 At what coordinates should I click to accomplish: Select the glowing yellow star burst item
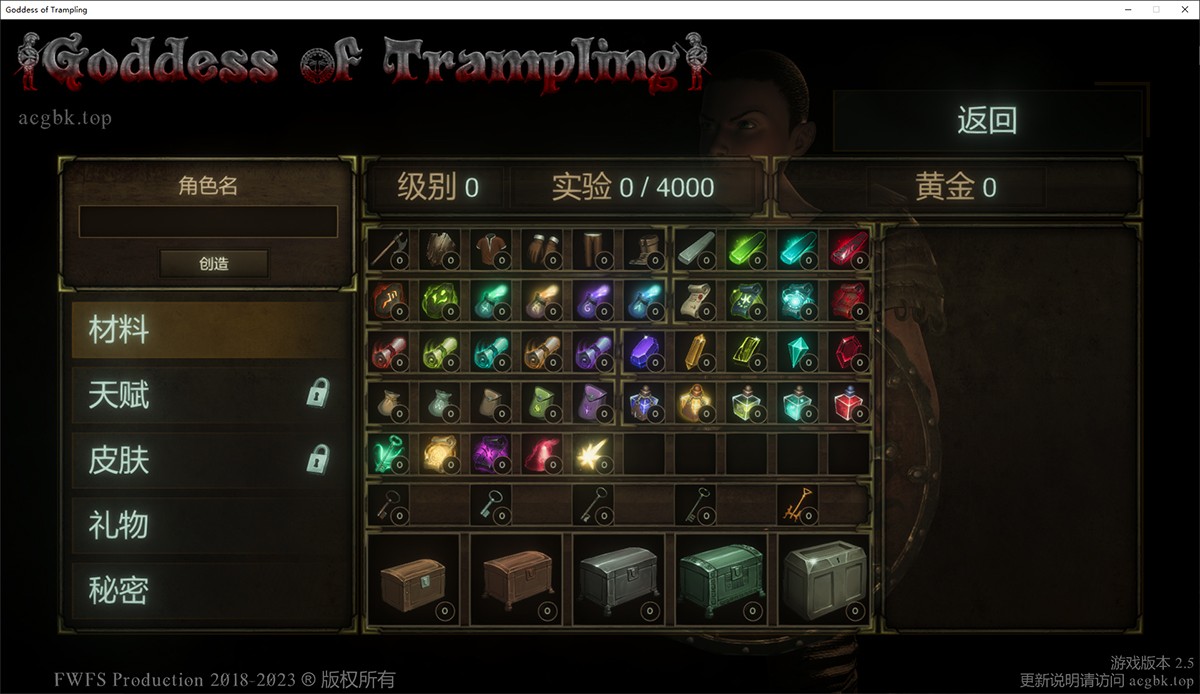(x=593, y=454)
